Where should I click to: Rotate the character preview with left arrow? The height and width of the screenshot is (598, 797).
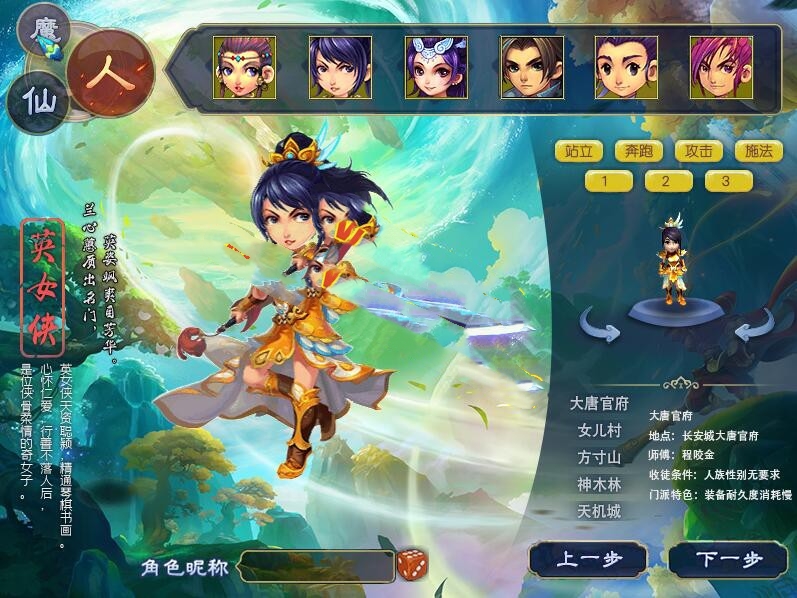coord(602,324)
